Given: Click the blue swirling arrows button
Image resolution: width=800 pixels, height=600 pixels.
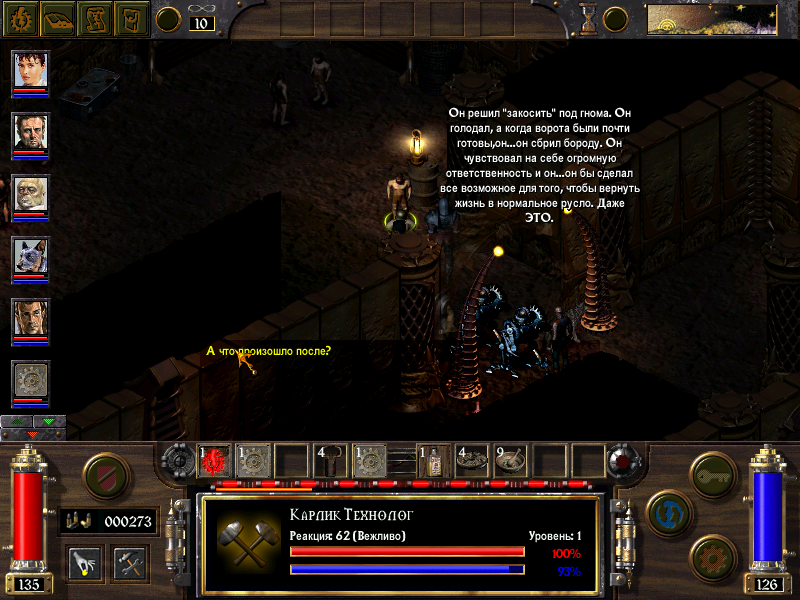Looking at the screenshot, I should click(666, 511).
